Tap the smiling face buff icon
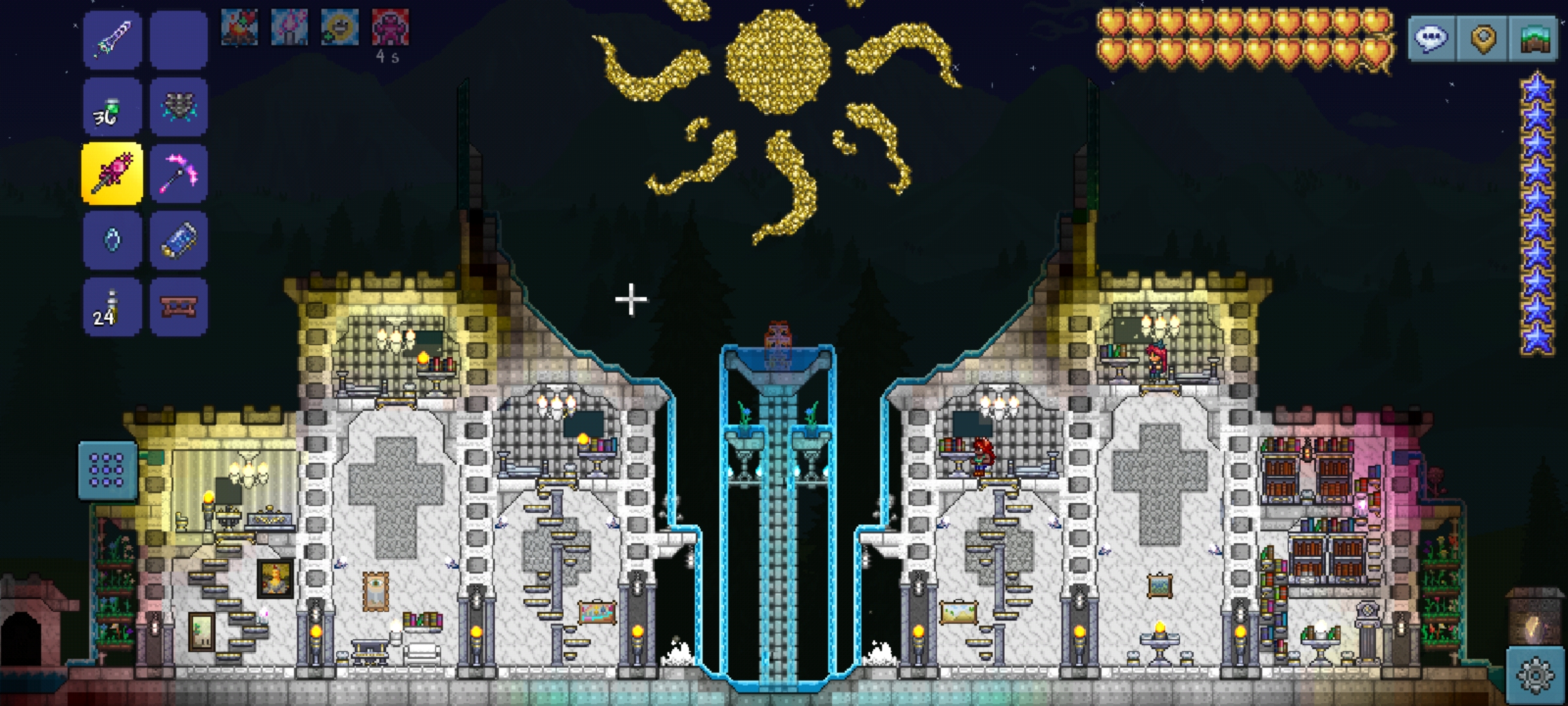1568x706 pixels. [340, 27]
